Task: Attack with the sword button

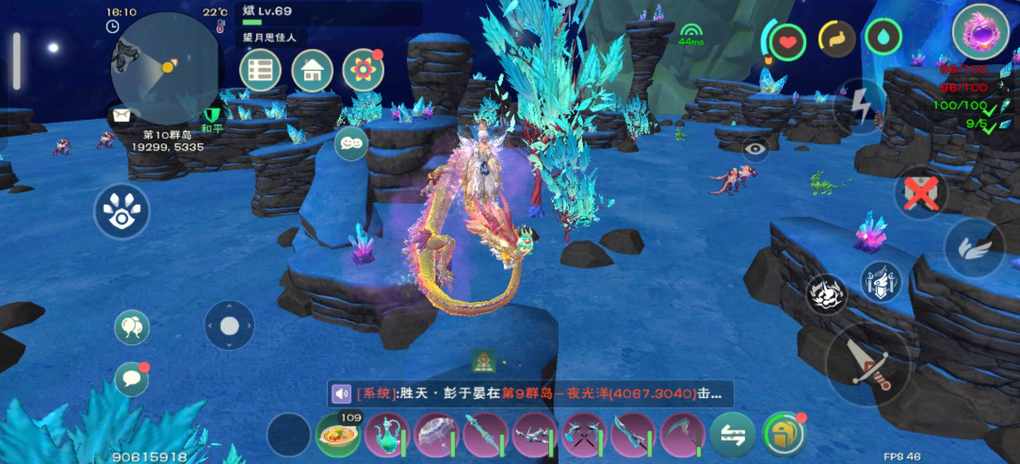Action: (x=868, y=364)
